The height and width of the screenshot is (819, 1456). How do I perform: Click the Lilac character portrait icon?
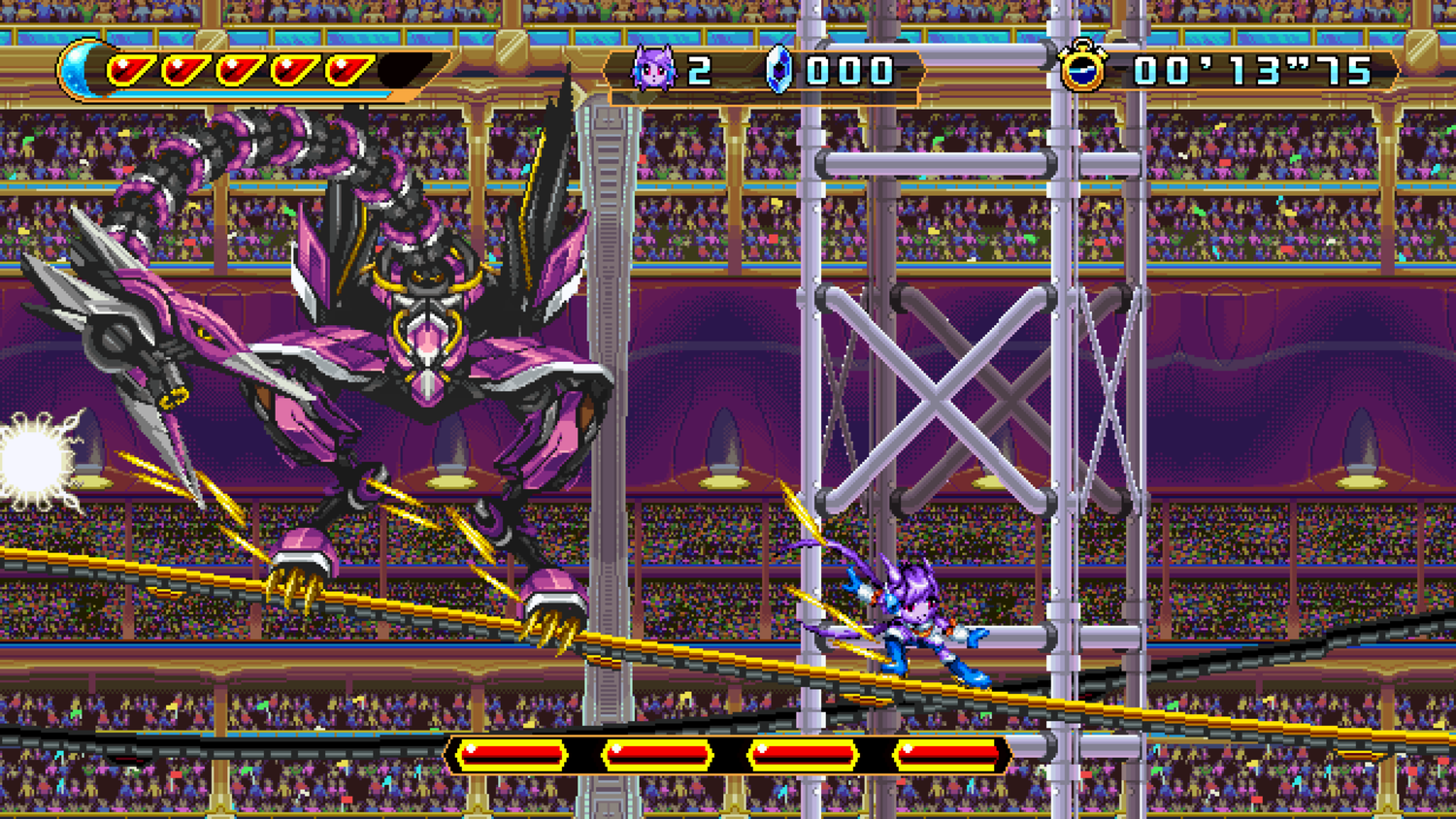pyautogui.click(x=653, y=70)
